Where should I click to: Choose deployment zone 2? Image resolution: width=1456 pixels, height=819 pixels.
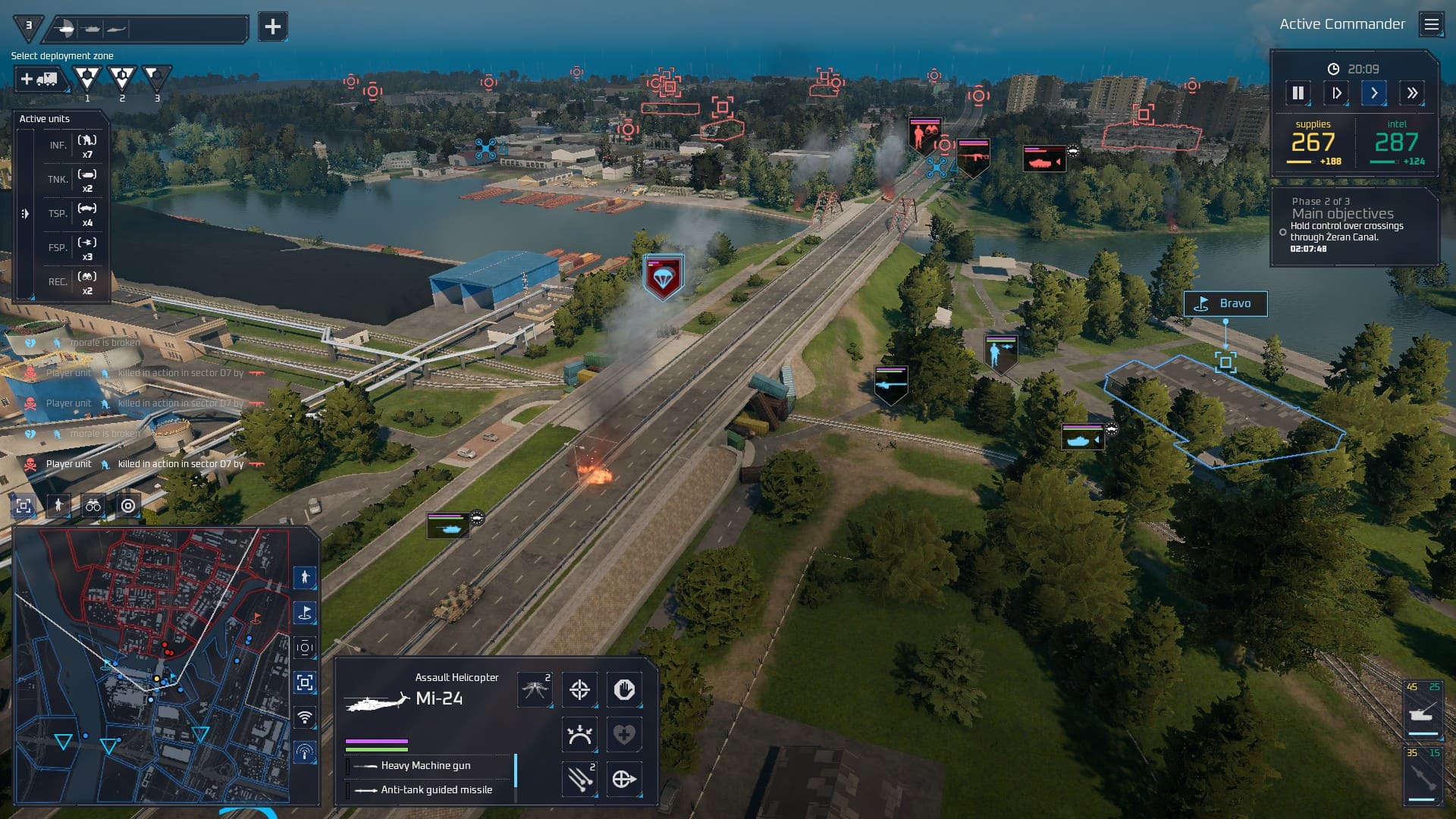pyautogui.click(x=121, y=77)
